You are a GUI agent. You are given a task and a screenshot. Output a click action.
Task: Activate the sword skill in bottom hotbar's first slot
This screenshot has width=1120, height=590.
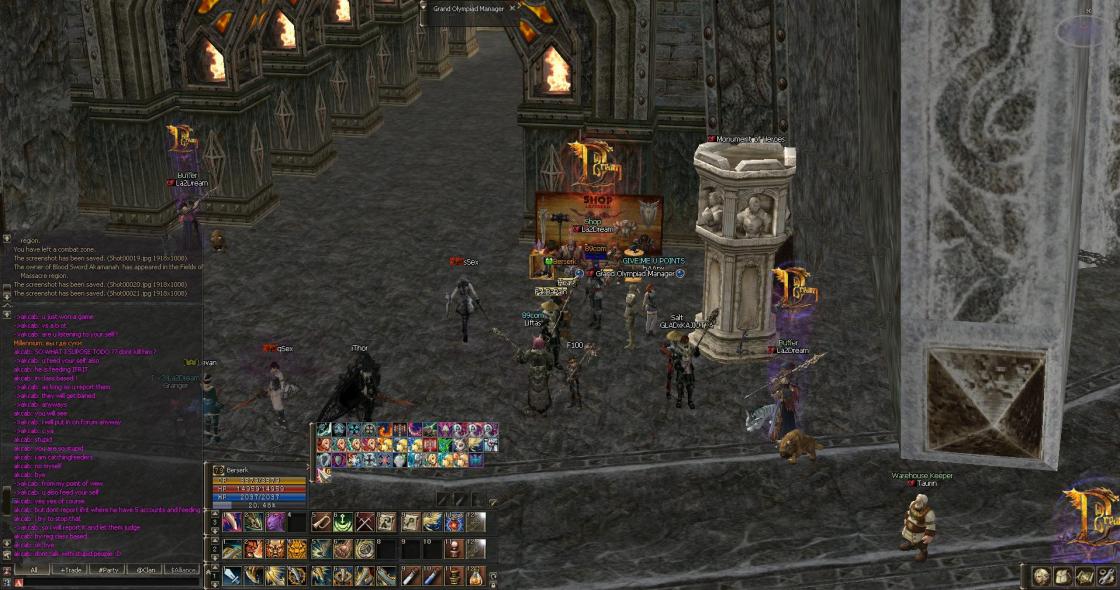(231, 576)
